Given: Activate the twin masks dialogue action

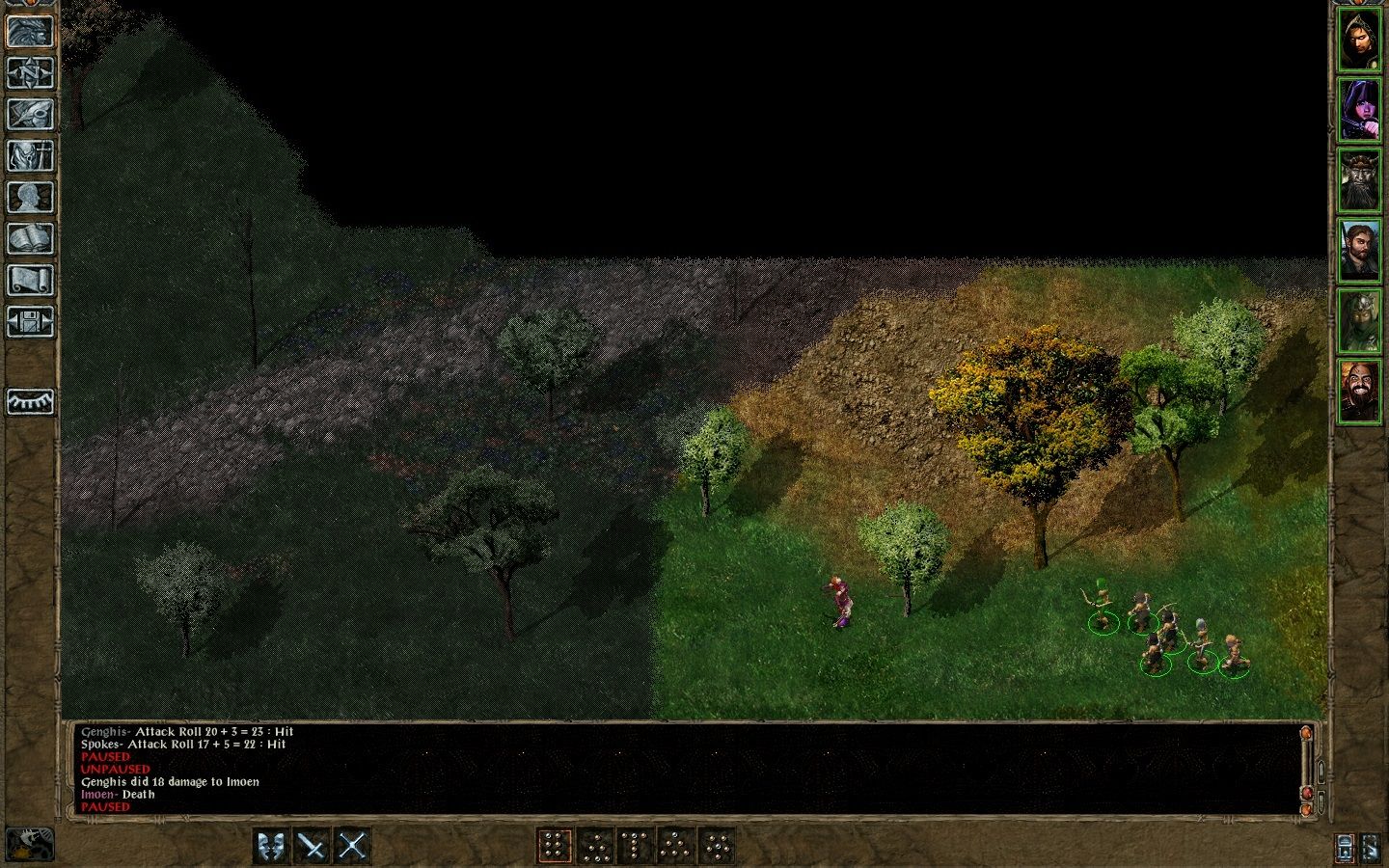Looking at the screenshot, I should pos(272,847).
